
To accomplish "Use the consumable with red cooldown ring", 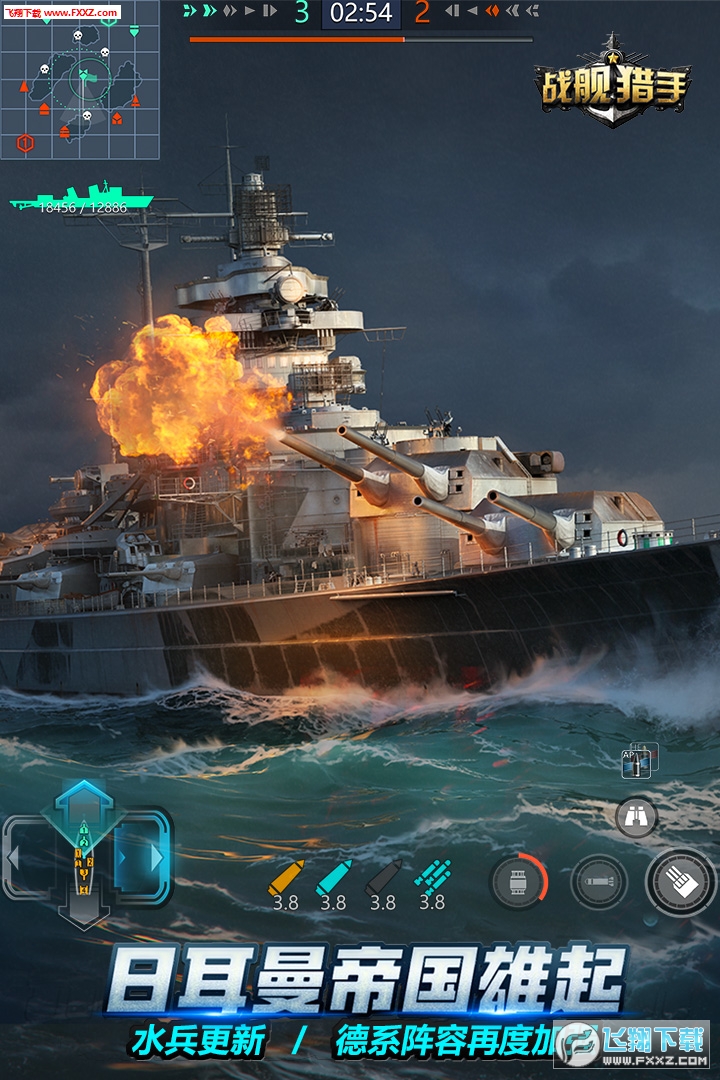I will pos(519,882).
